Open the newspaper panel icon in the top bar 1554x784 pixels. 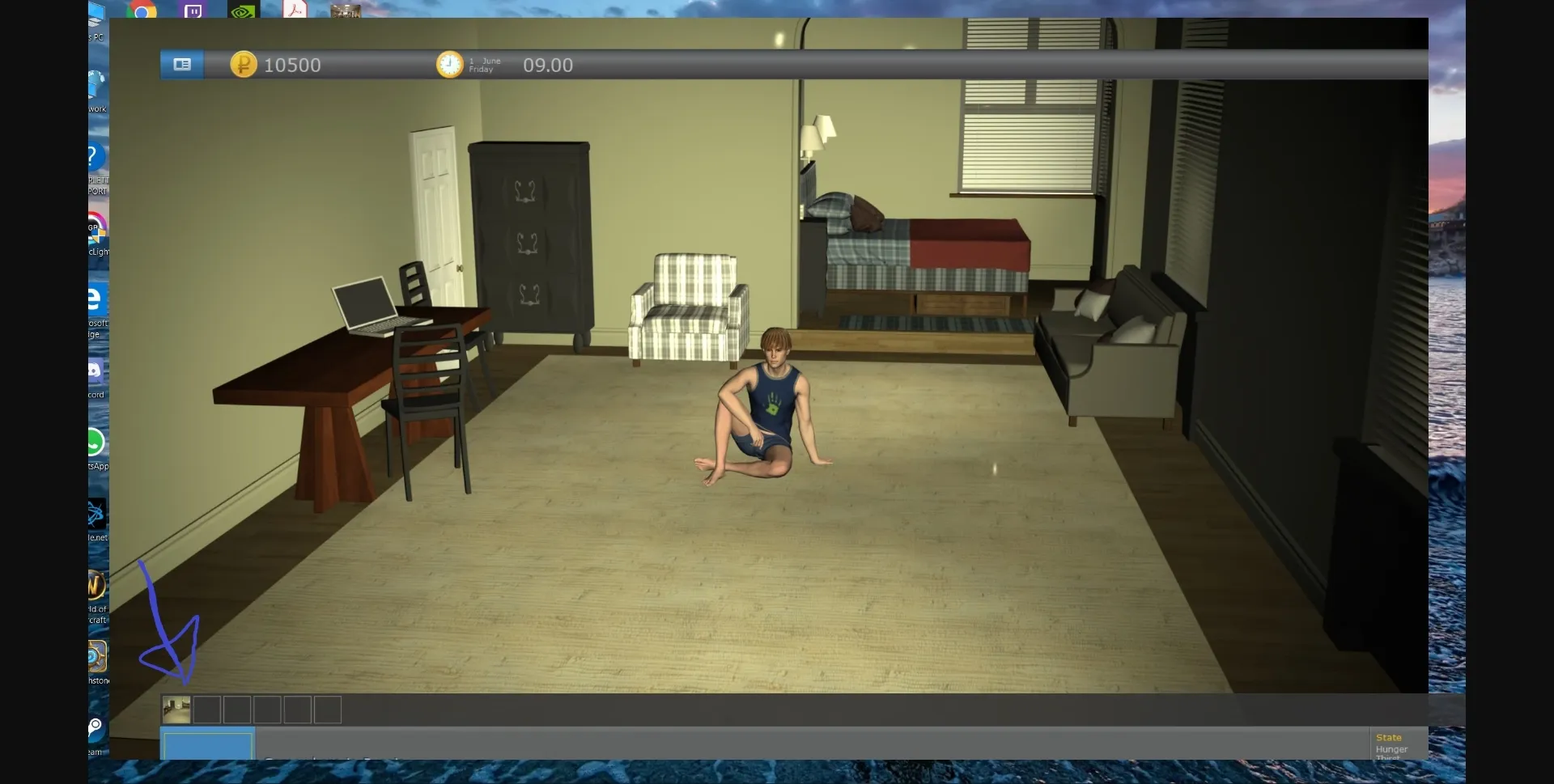click(x=181, y=65)
